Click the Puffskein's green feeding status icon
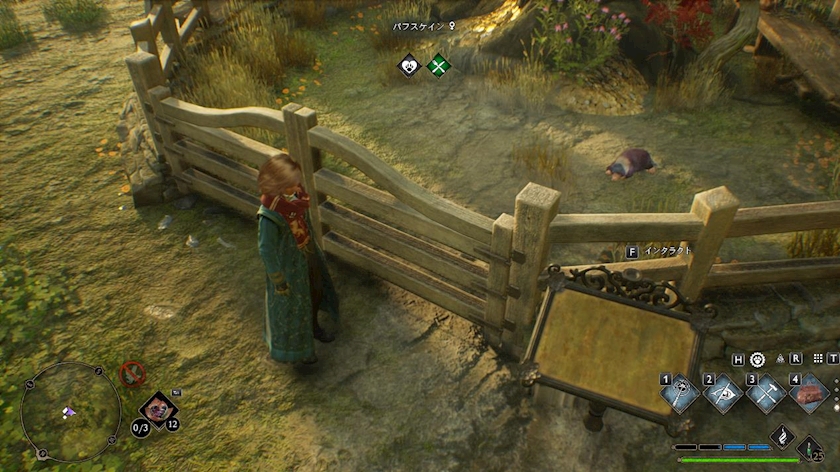 pos(438,67)
